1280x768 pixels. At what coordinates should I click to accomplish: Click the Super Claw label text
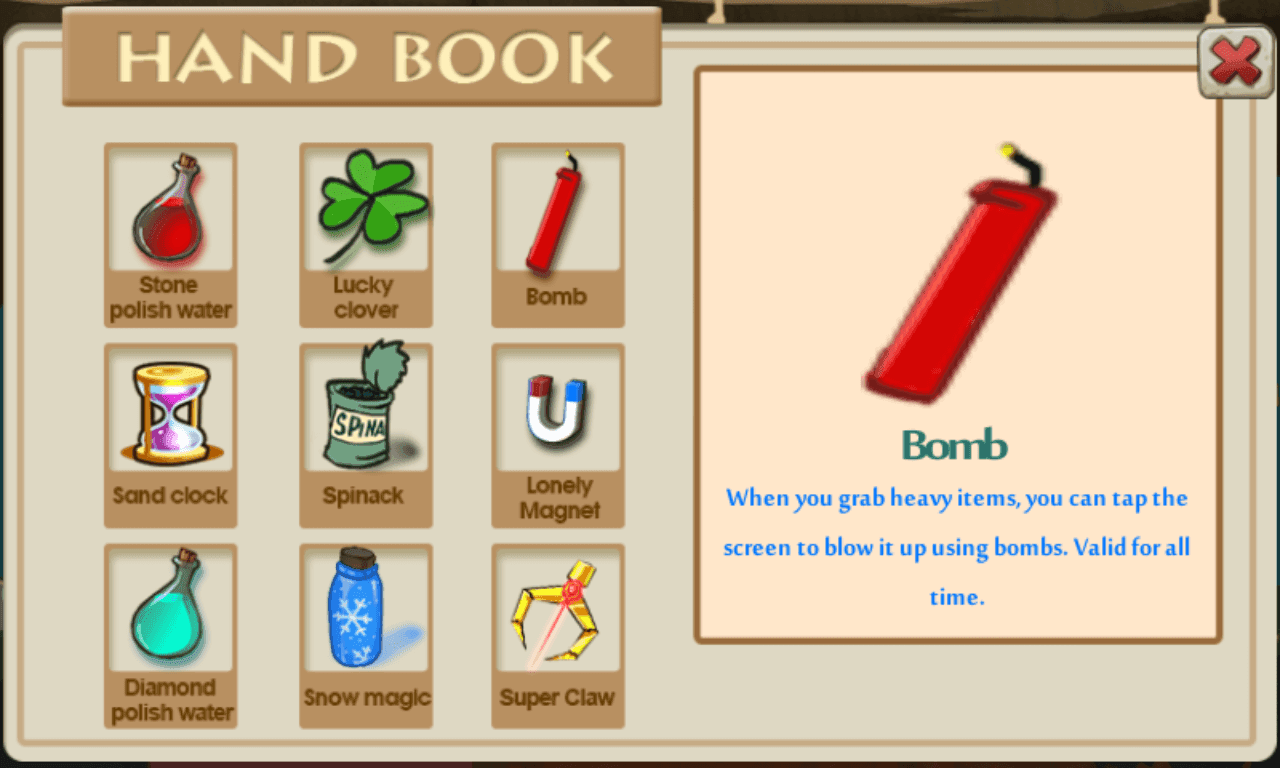pyautogui.click(x=558, y=698)
